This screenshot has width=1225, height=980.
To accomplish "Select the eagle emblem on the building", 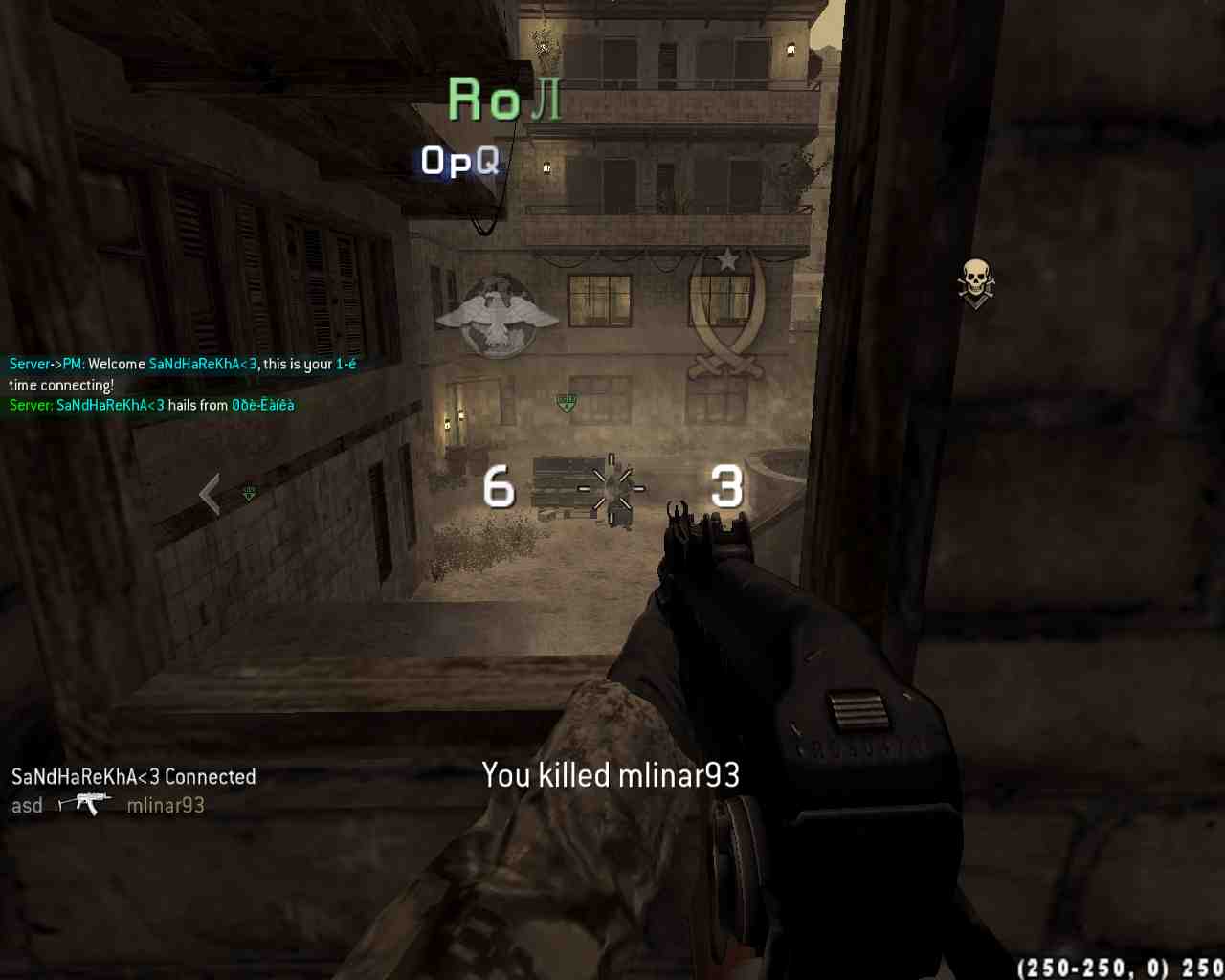I will (x=498, y=316).
